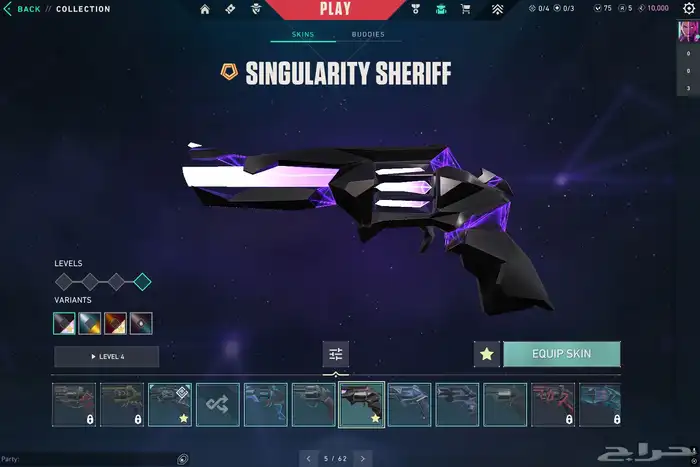Go to the next page of skins
This screenshot has width=700, height=467.
363,458
